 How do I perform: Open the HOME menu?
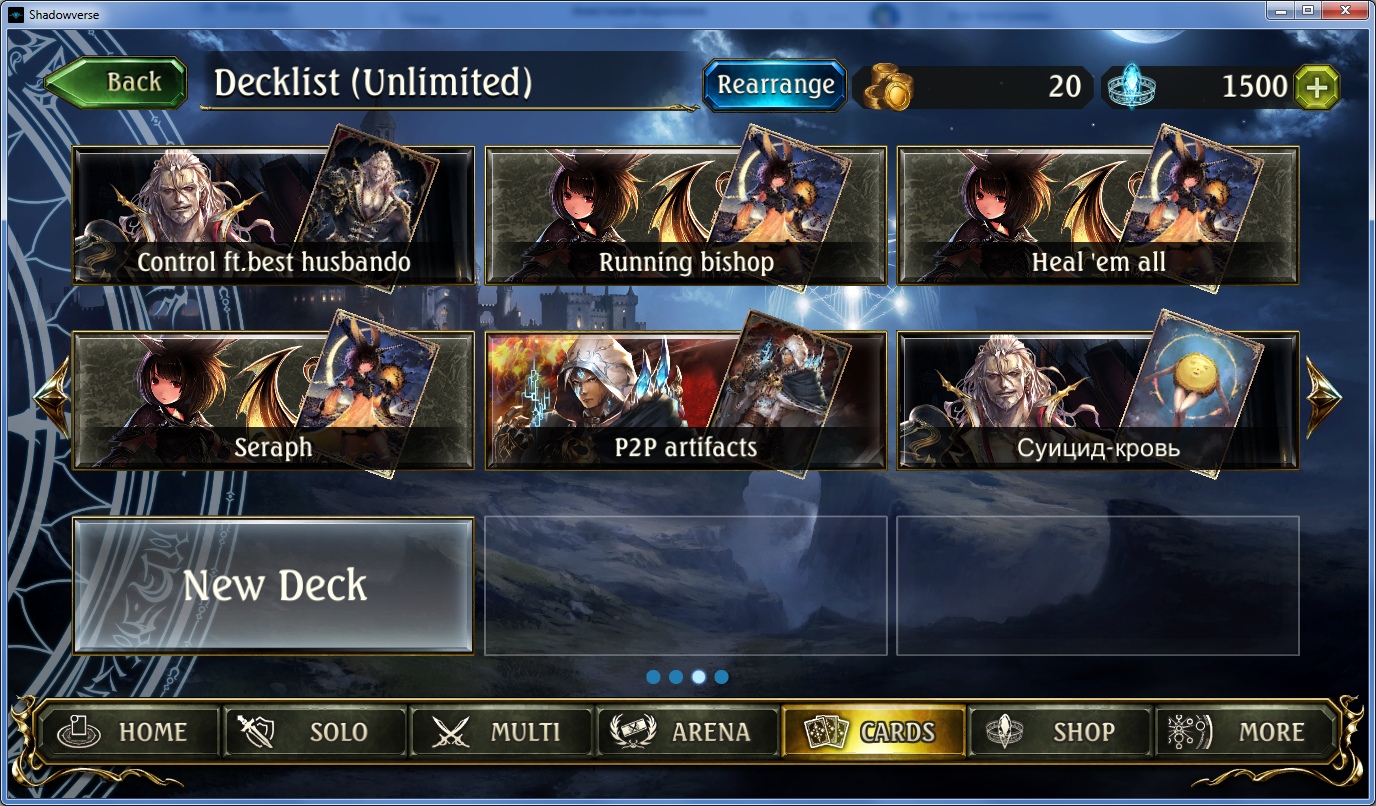(x=127, y=732)
